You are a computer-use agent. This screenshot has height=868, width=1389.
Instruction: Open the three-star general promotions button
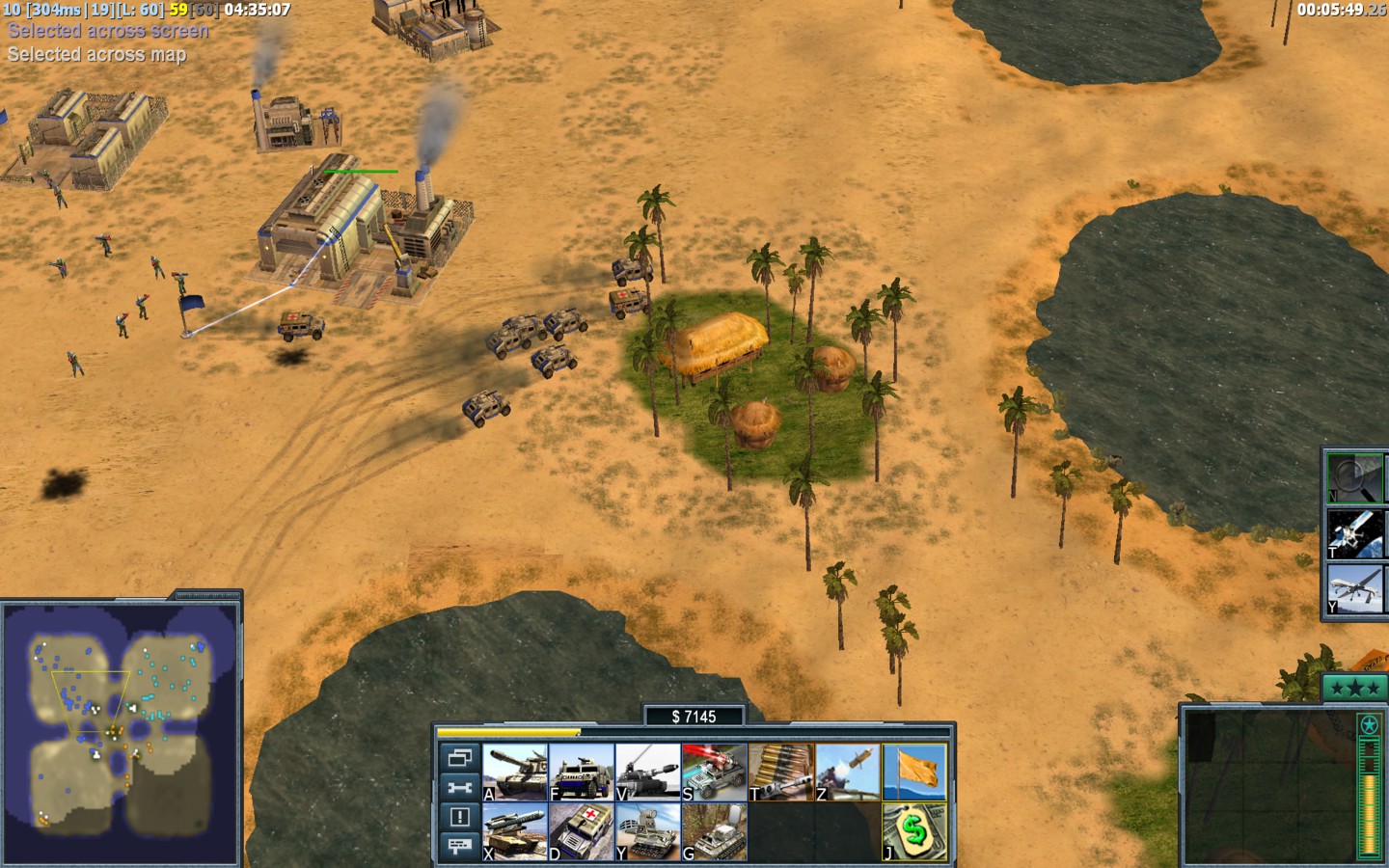[x=1354, y=688]
